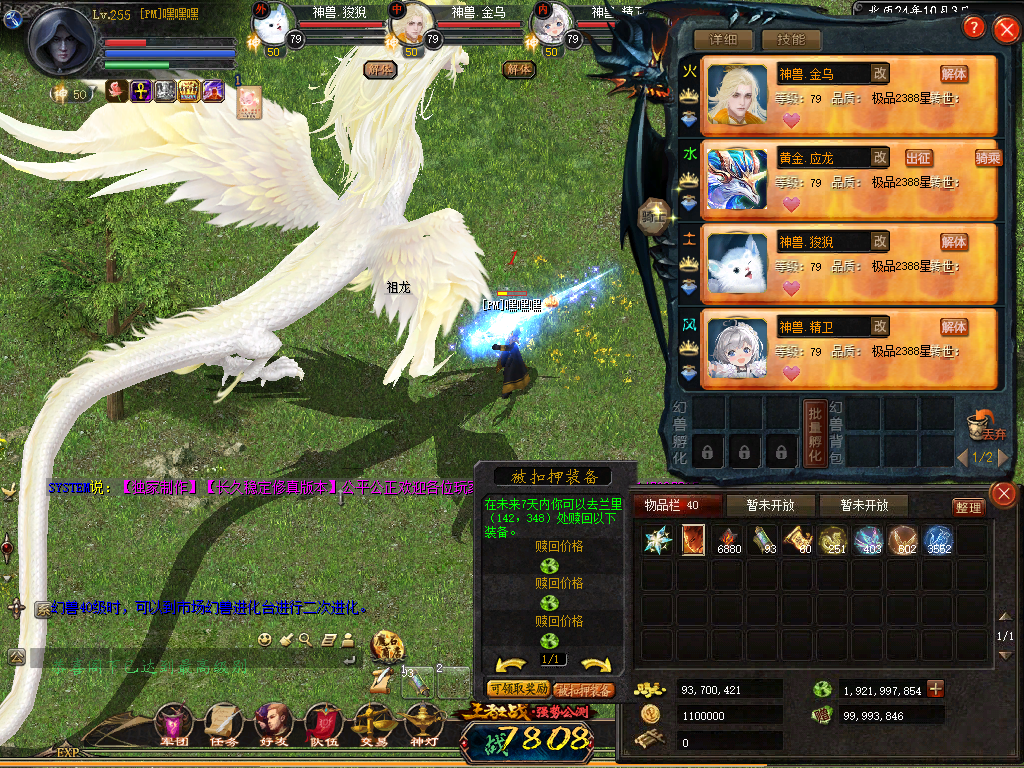Select the red card item in inventory
Viewport: 1024px width, 768px height.
click(x=692, y=540)
